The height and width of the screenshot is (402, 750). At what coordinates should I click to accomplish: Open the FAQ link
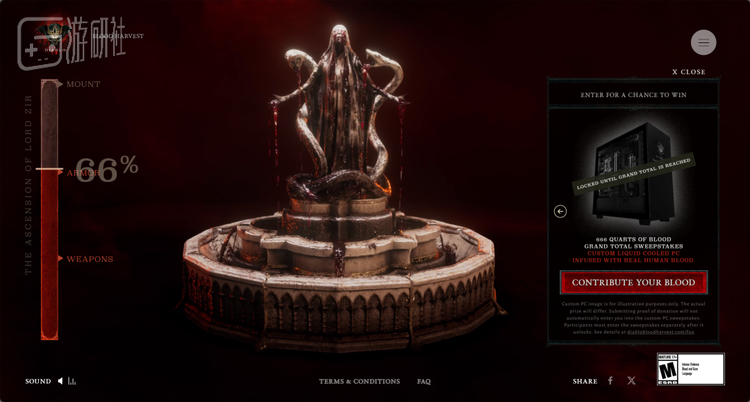pos(424,381)
